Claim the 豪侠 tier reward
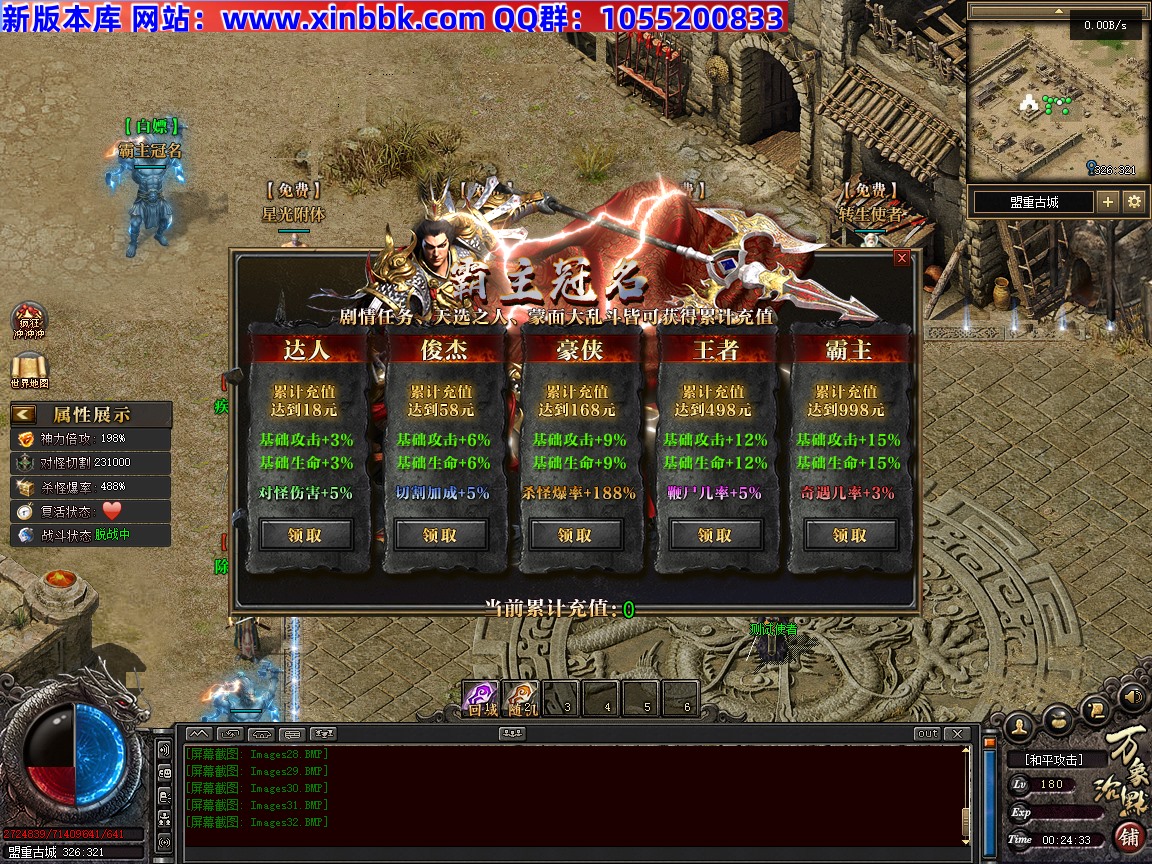 click(x=575, y=535)
